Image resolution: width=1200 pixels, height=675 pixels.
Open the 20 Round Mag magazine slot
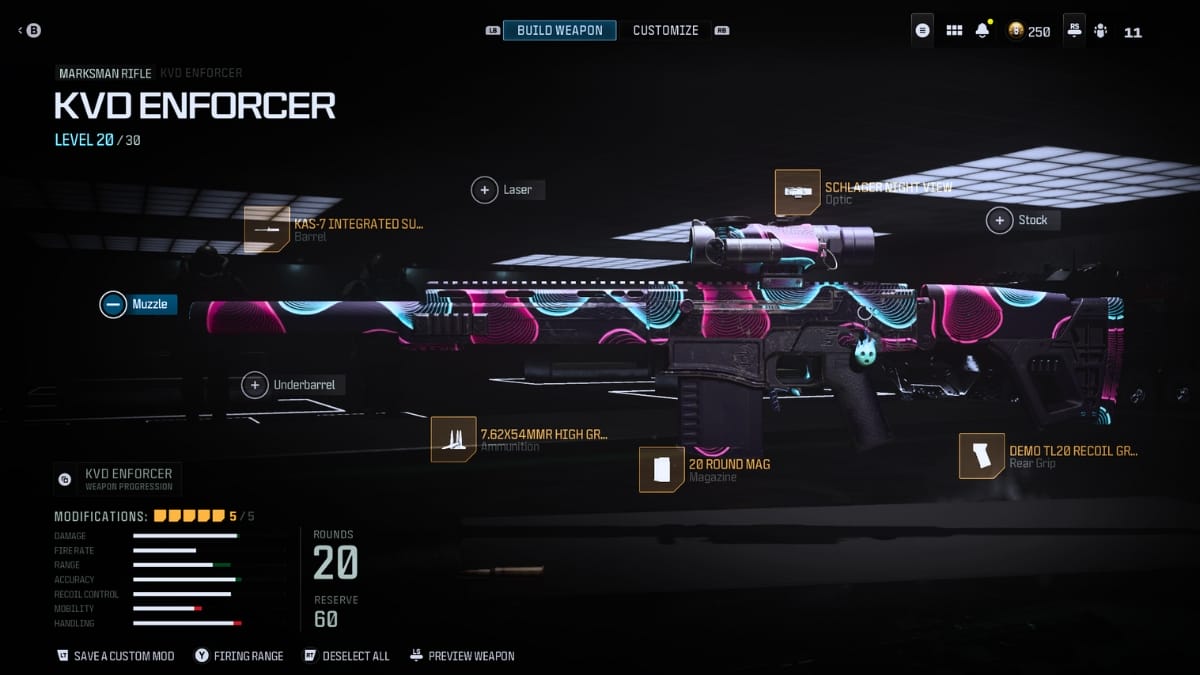click(661, 470)
